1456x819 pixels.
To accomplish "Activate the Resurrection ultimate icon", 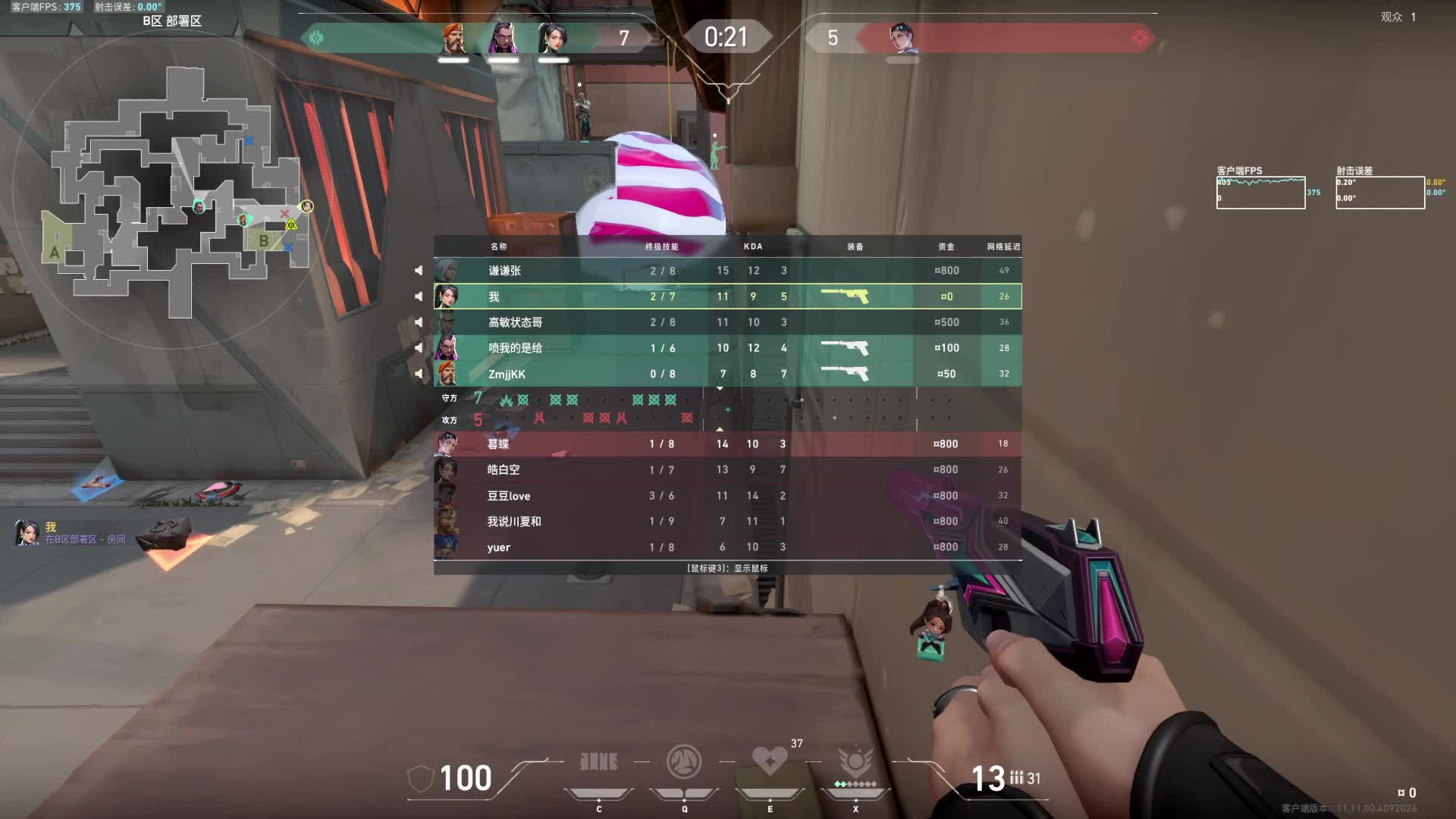I will [x=855, y=762].
